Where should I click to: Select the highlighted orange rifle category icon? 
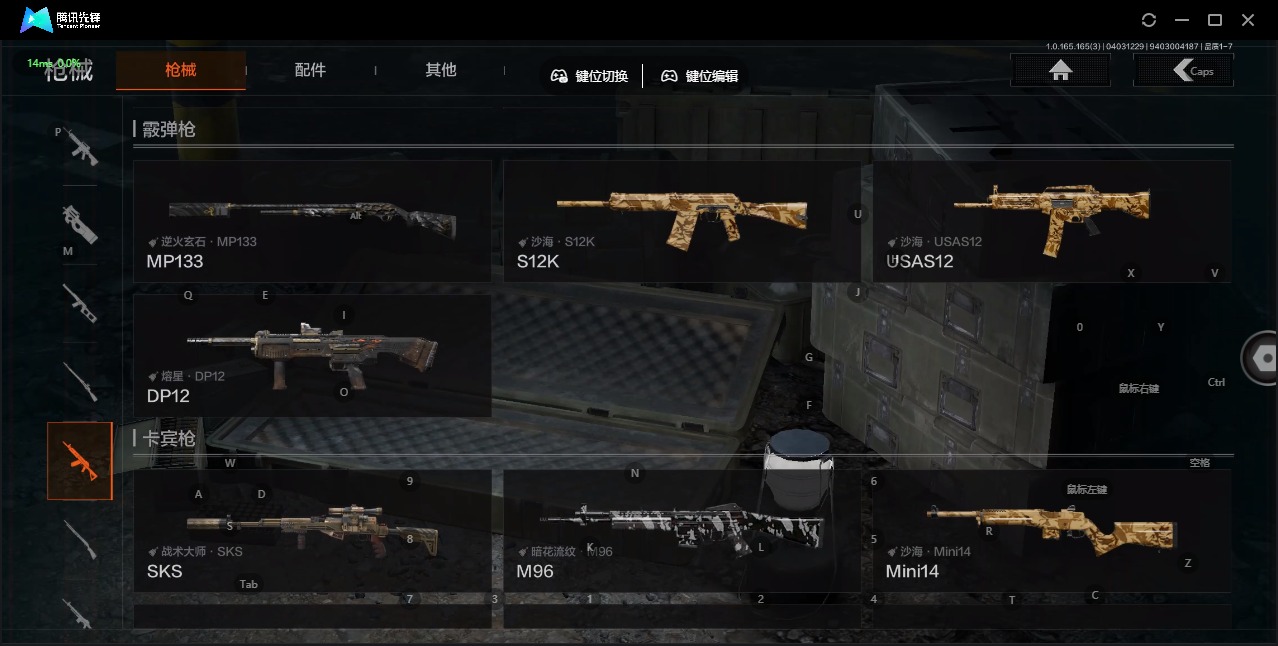pyautogui.click(x=80, y=461)
